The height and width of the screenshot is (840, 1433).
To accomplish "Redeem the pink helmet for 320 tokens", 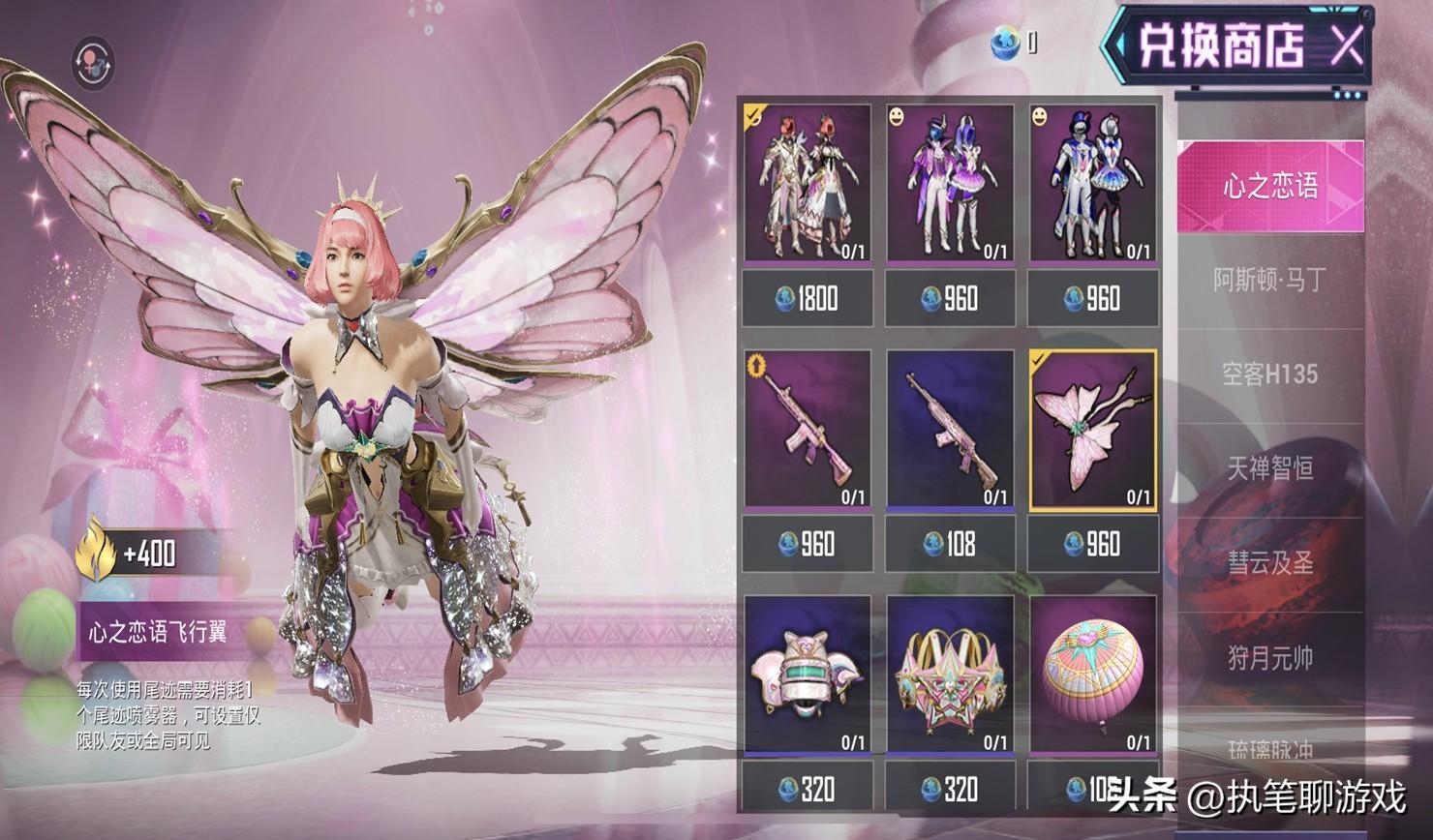I will point(807,789).
